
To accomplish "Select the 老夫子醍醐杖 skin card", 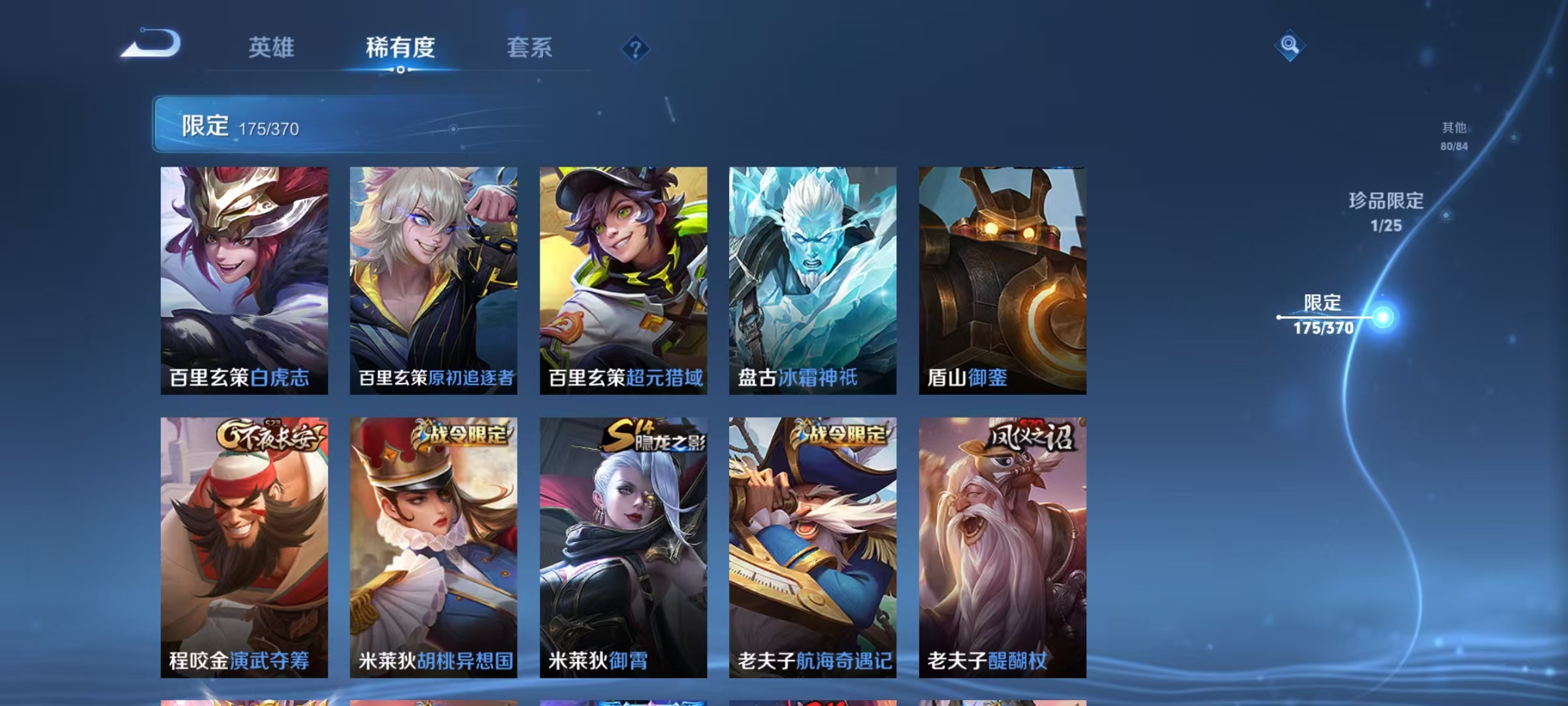I will (x=1002, y=543).
